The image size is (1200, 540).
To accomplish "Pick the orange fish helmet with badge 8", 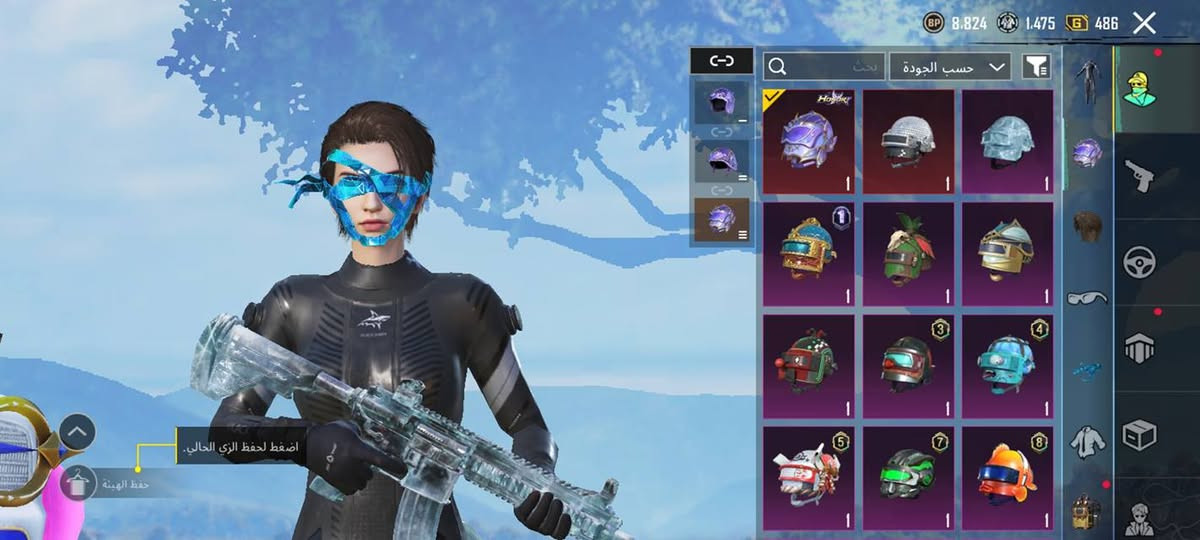I will coord(1007,478).
